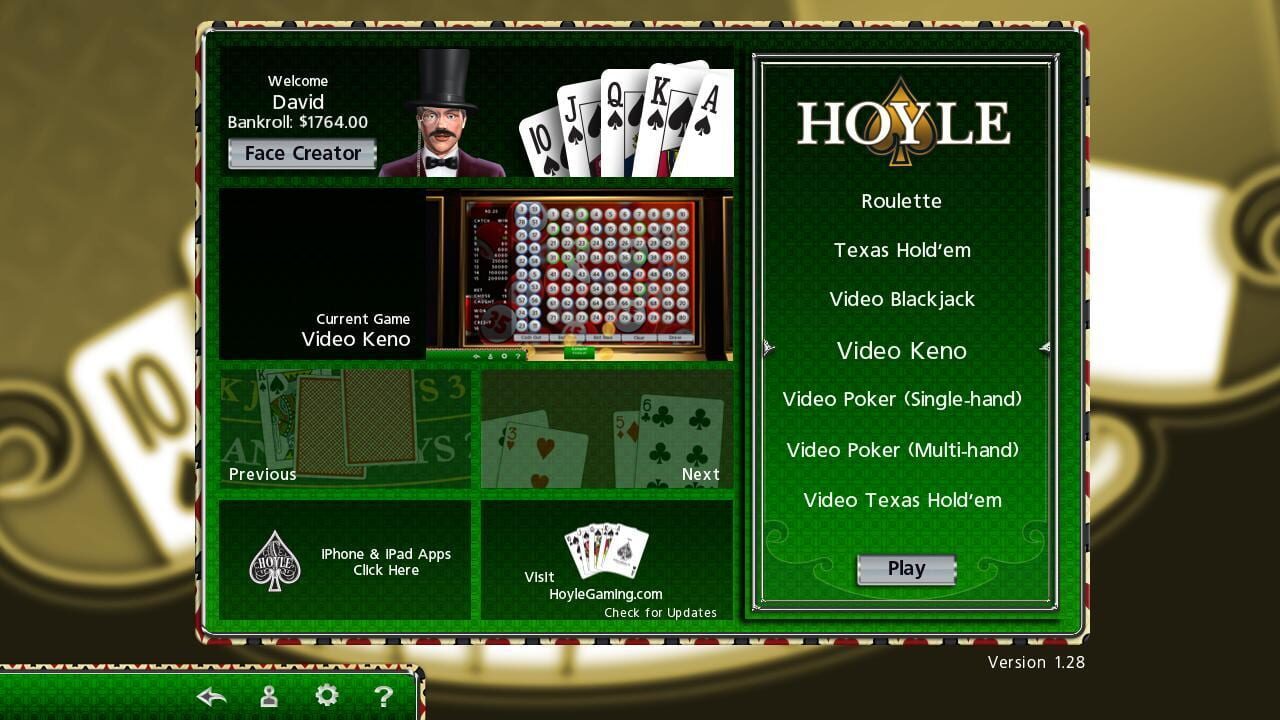Select Texas Hold'em in the game menu
The image size is (1280, 720).
coord(901,250)
